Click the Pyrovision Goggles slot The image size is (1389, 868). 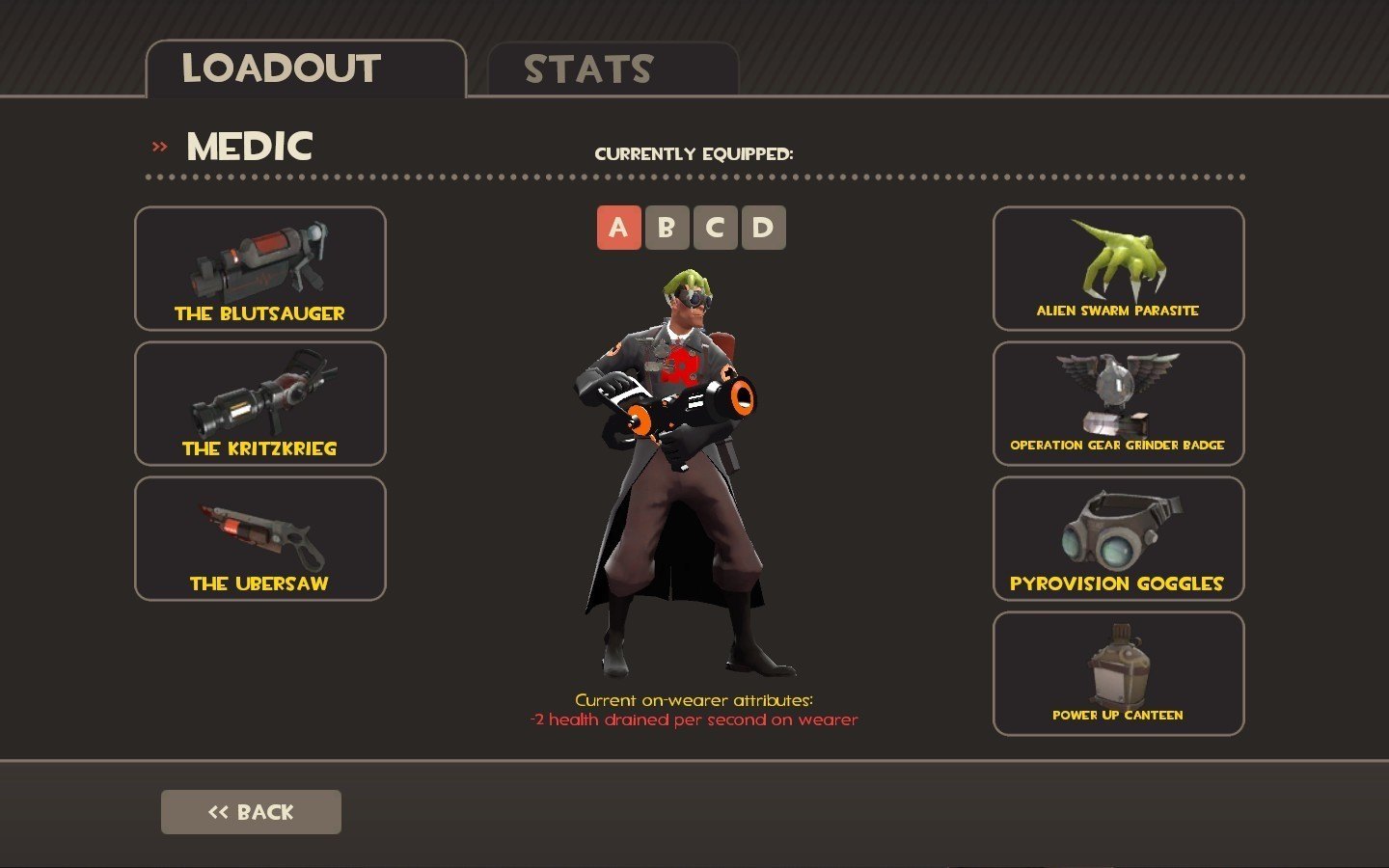1118,538
